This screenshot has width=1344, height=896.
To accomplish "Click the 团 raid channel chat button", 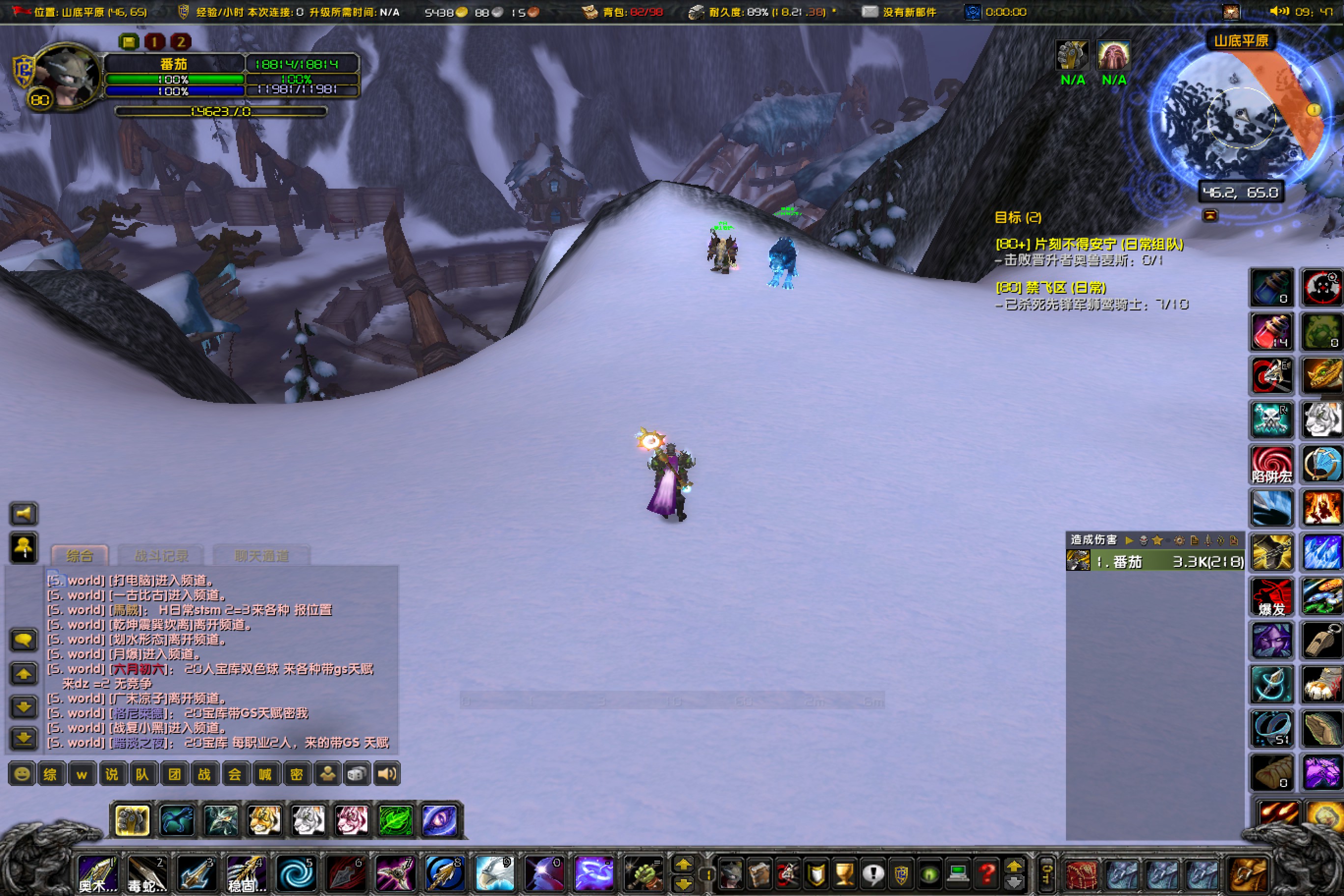I will (174, 774).
